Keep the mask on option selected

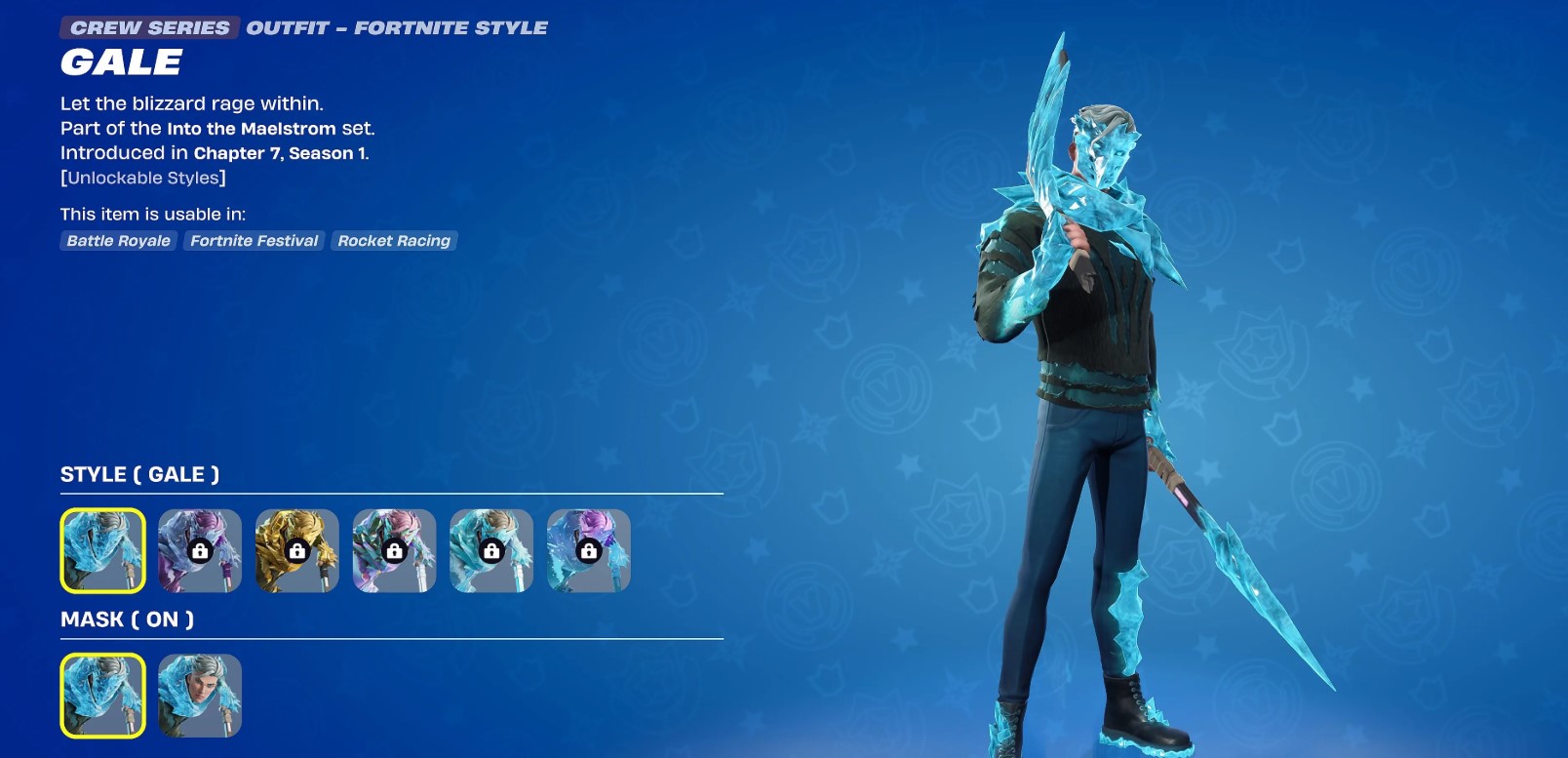click(102, 696)
